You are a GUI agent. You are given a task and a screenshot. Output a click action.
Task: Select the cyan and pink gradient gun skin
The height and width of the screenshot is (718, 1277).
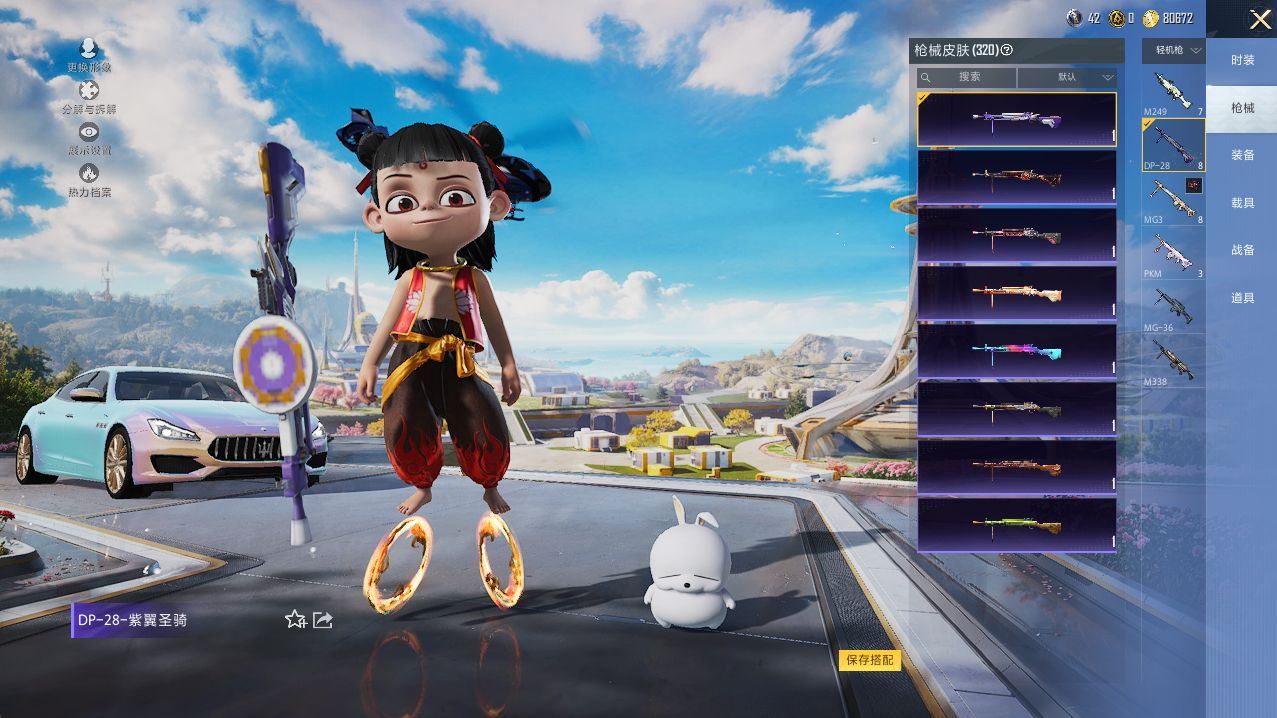click(1016, 351)
